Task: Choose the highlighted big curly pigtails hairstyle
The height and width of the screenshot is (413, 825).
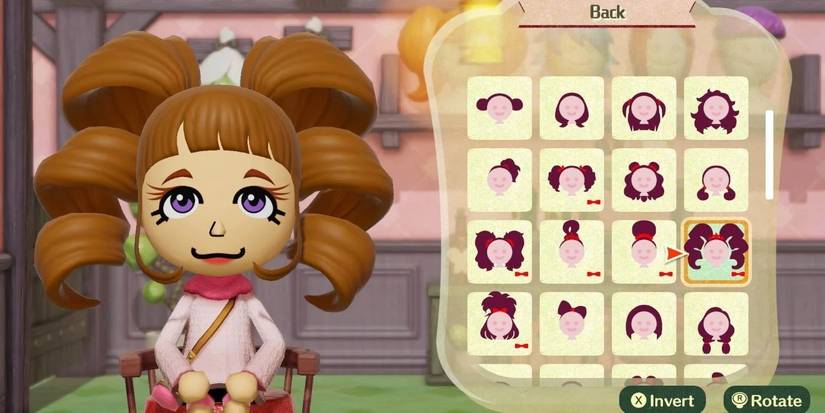Action: pos(716,252)
